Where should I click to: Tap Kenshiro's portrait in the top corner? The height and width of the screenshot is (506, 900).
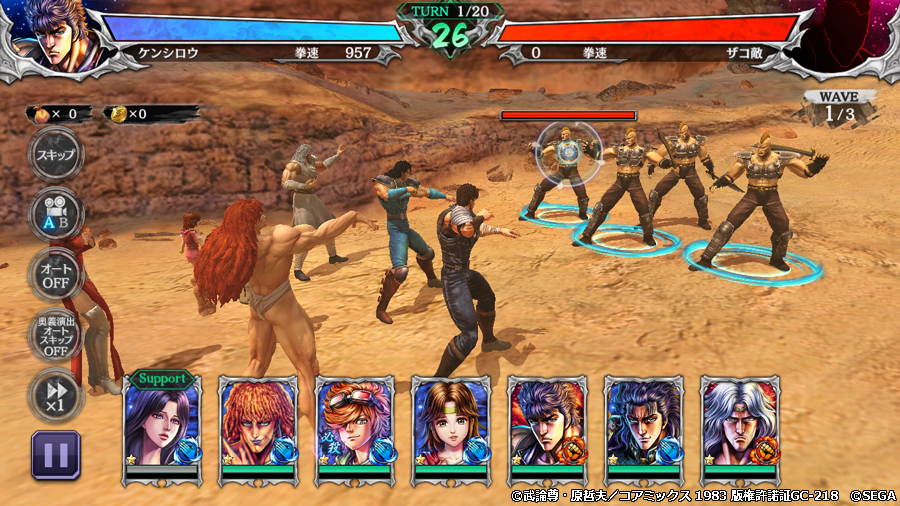[x=54, y=36]
